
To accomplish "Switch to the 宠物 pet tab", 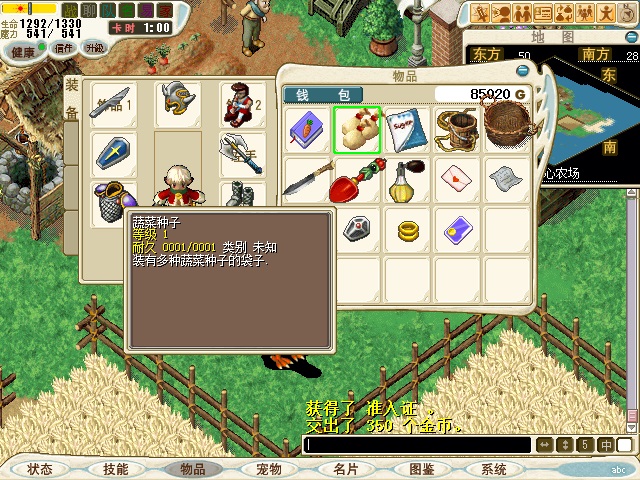I will point(268,469).
